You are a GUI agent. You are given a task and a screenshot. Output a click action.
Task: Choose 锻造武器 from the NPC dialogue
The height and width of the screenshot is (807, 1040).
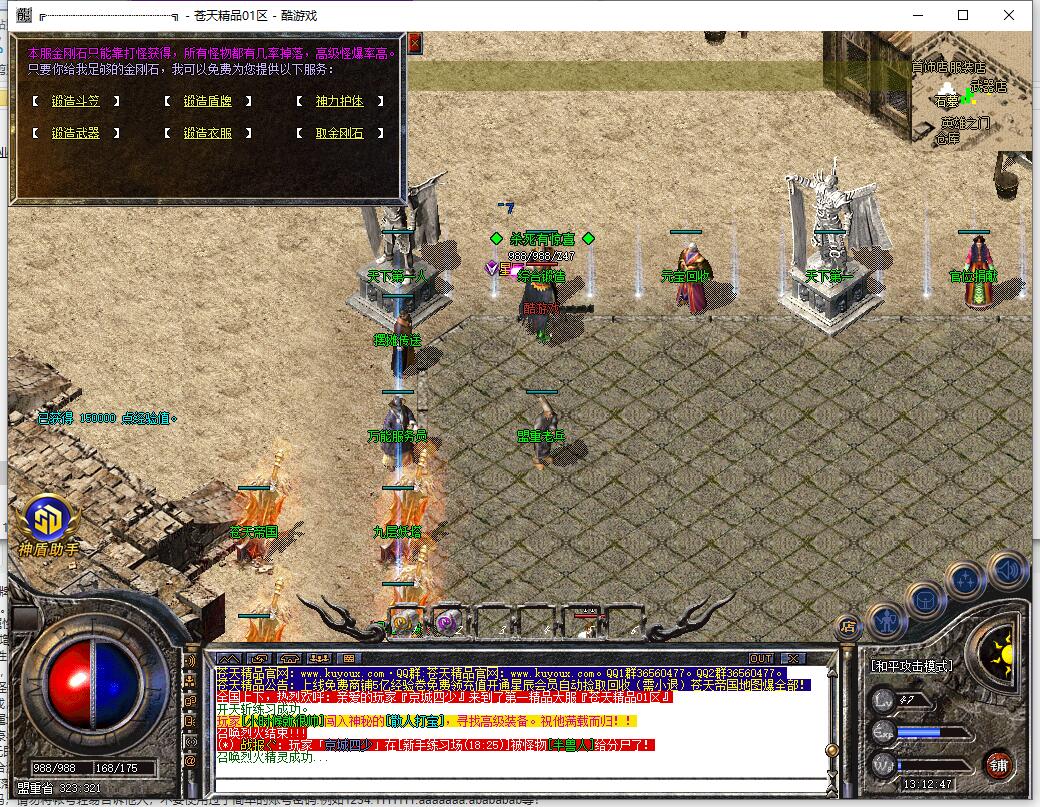[x=76, y=133]
